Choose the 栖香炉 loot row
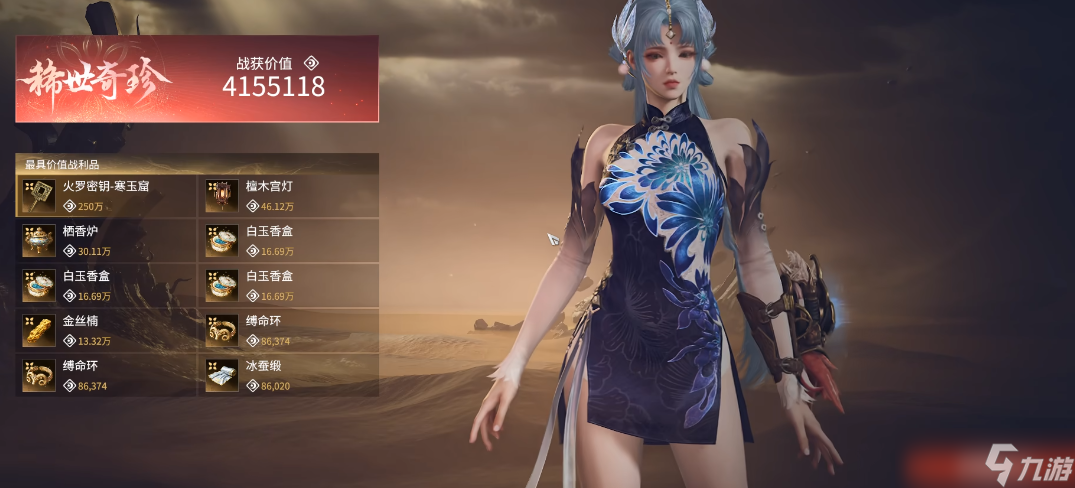The width and height of the screenshot is (1075, 488). tap(106, 241)
